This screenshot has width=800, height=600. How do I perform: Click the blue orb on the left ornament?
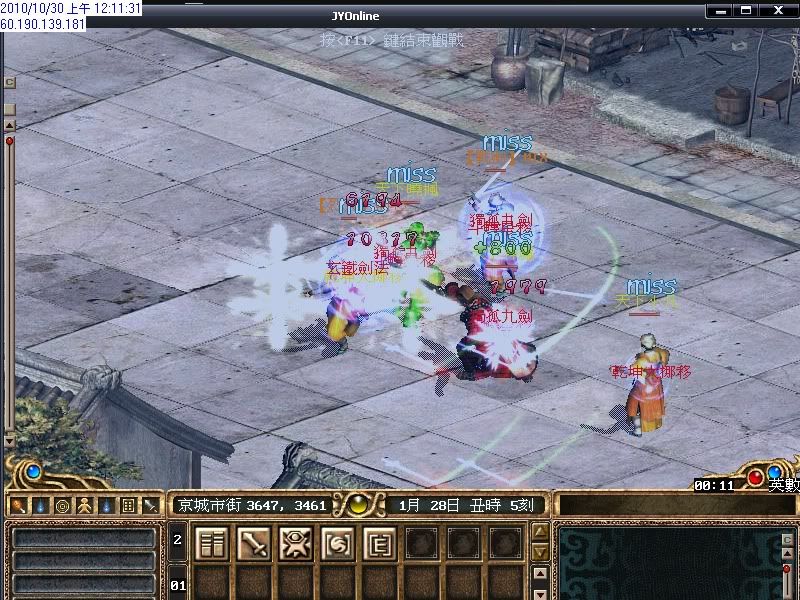point(32,471)
